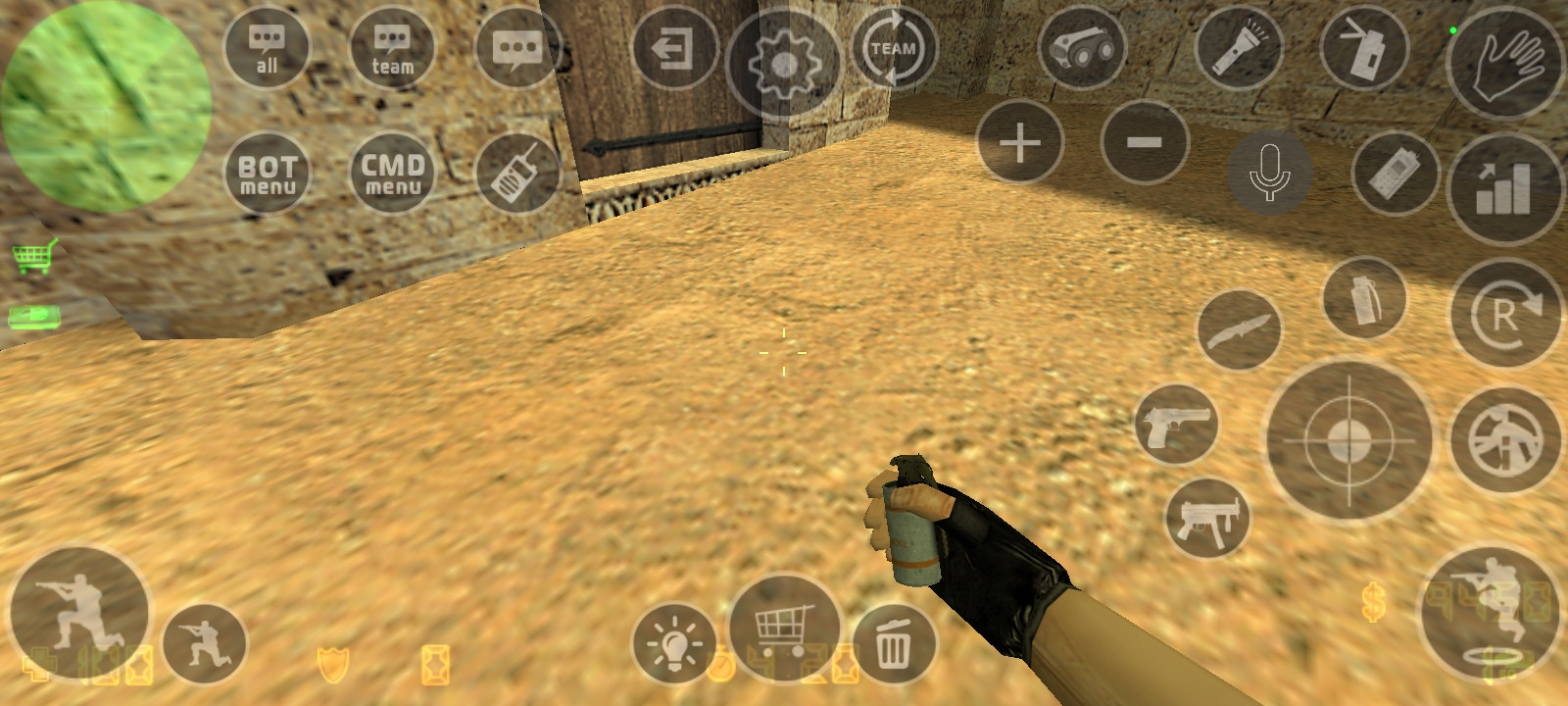Toggle the flashlight
The image size is (1568, 706).
pyautogui.click(x=1237, y=47)
